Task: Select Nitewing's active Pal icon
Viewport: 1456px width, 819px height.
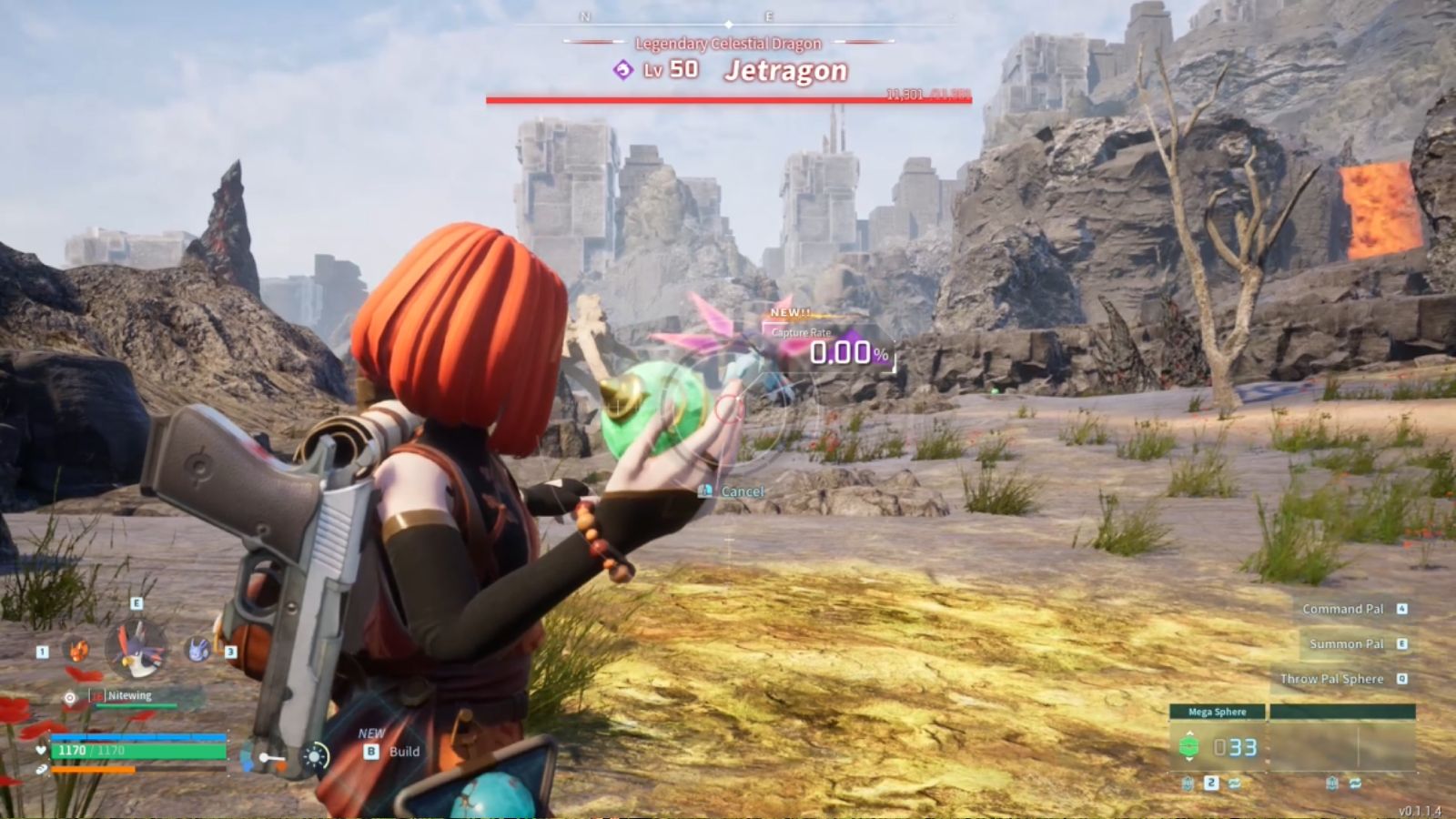Action: click(x=136, y=648)
